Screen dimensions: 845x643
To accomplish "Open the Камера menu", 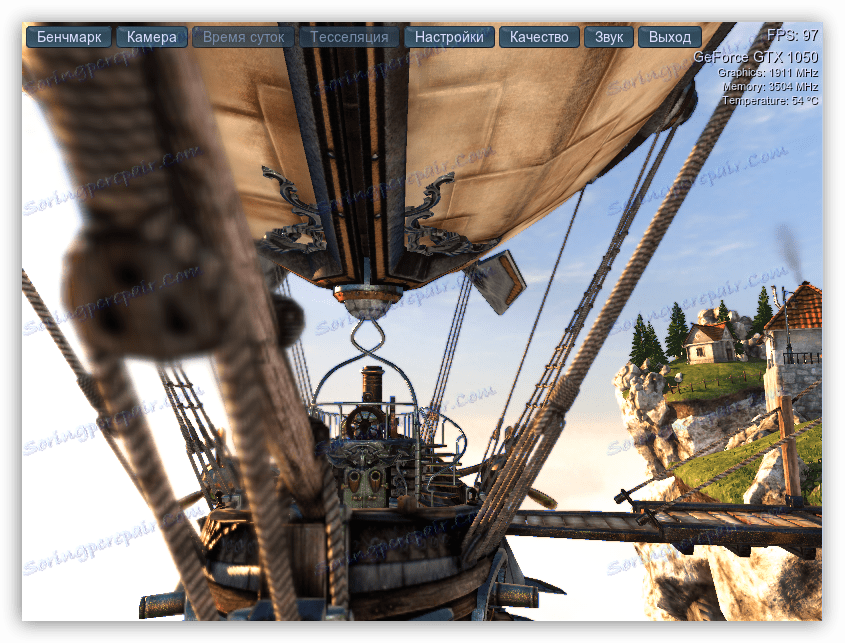I will (x=152, y=37).
